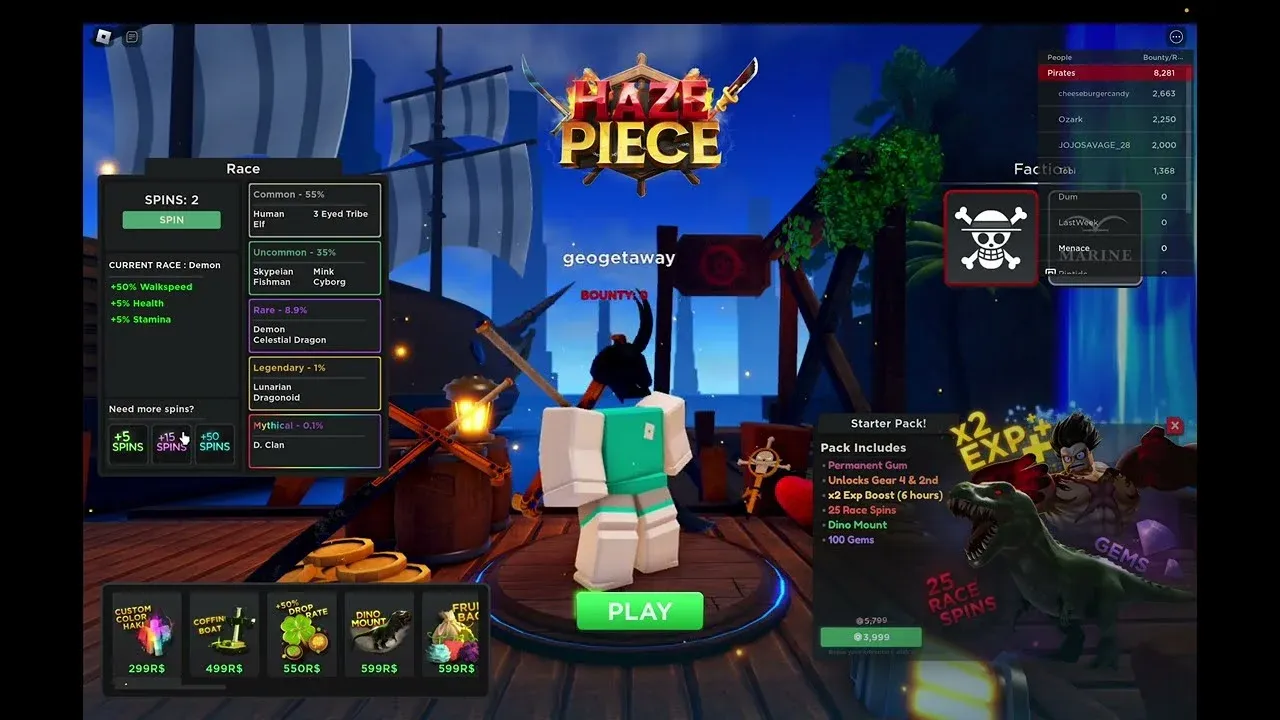
Task: Click the Pirates faction skull flag icon
Action: click(990, 237)
